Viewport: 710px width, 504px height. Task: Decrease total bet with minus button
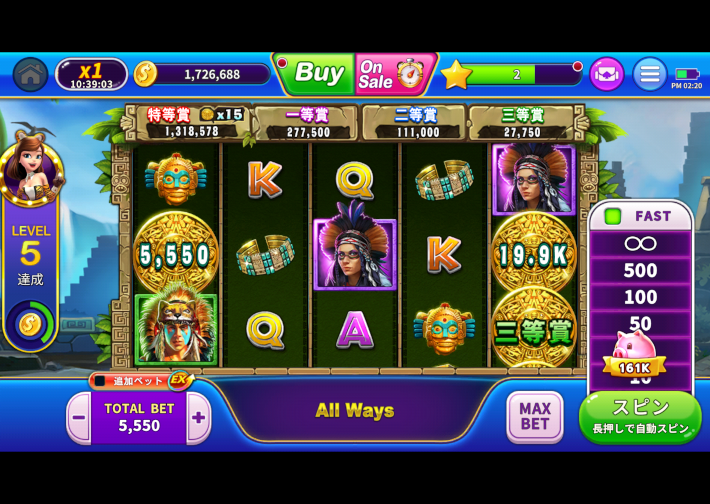[x=78, y=417]
